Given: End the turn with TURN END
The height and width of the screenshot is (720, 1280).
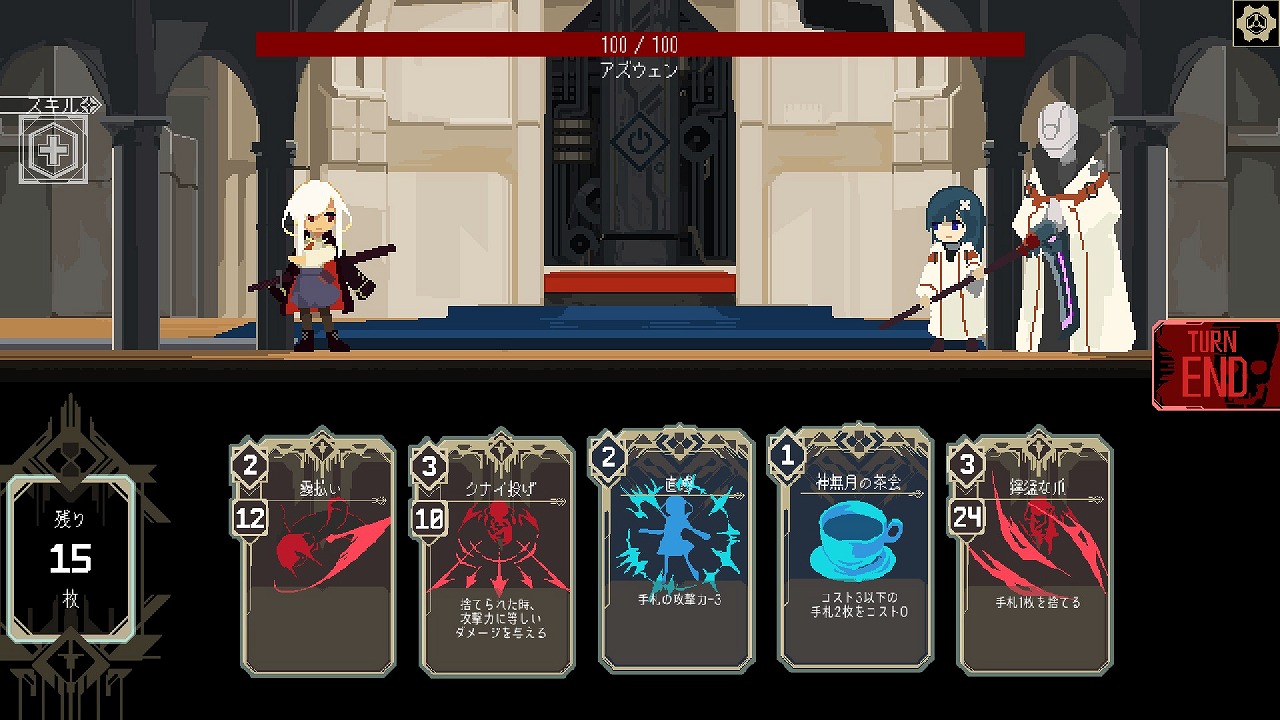Looking at the screenshot, I should [1216, 365].
